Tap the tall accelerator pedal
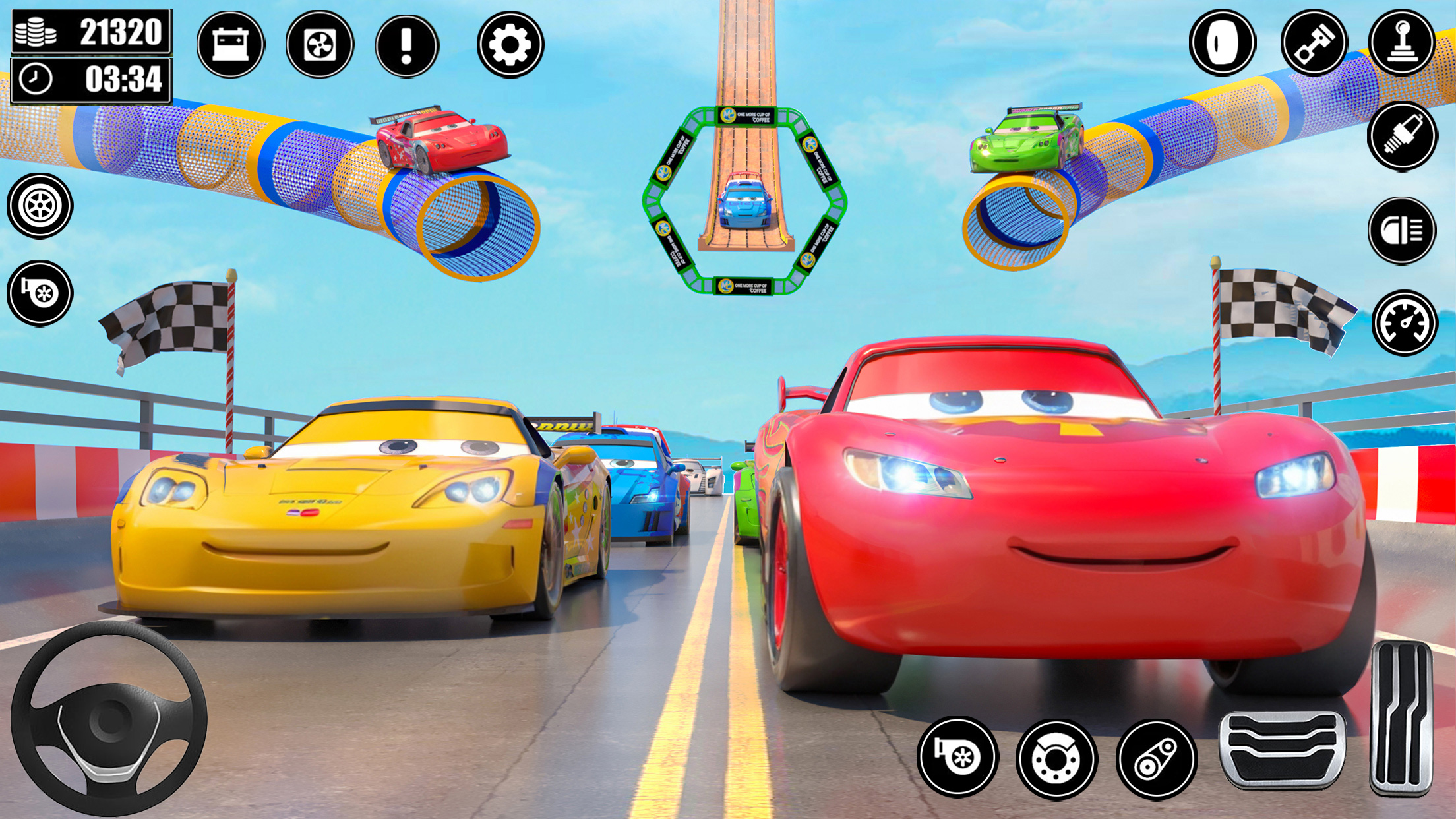Image resolution: width=1456 pixels, height=819 pixels. click(x=1401, y=717)
